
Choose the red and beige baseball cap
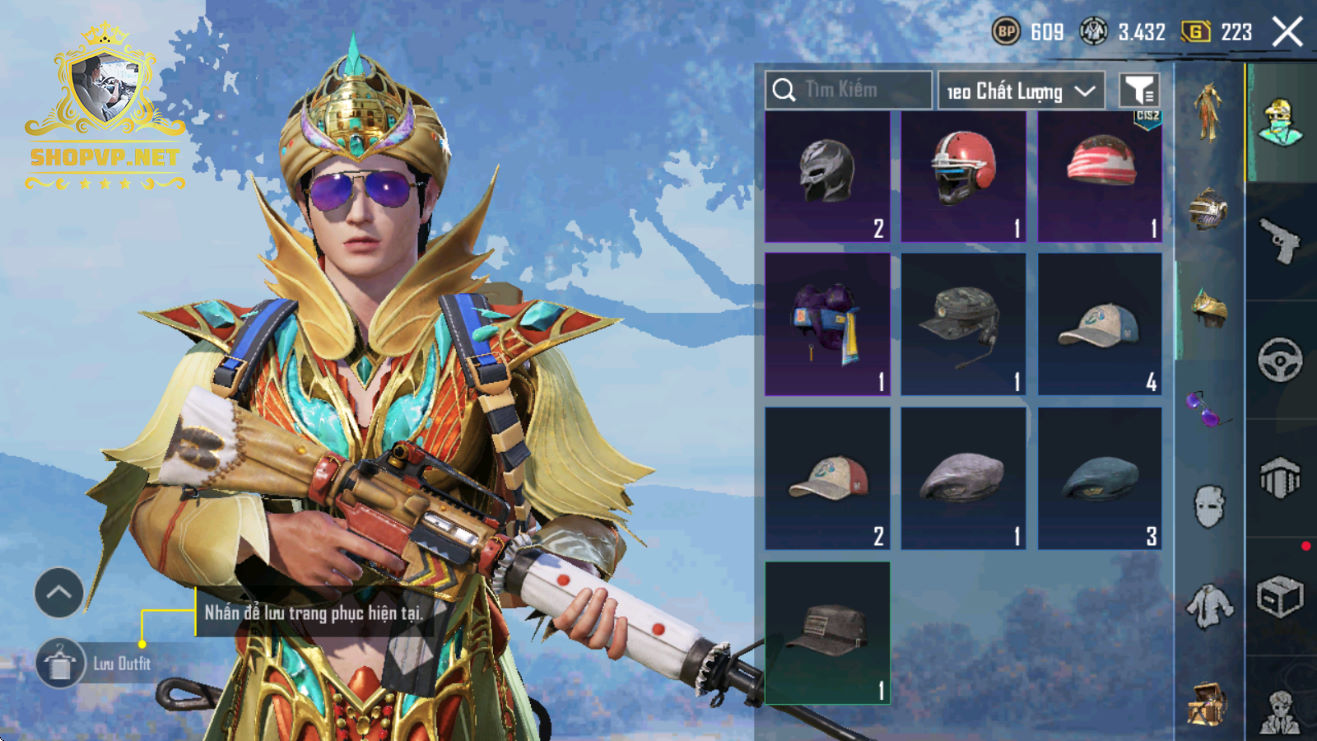coord(827,478)
